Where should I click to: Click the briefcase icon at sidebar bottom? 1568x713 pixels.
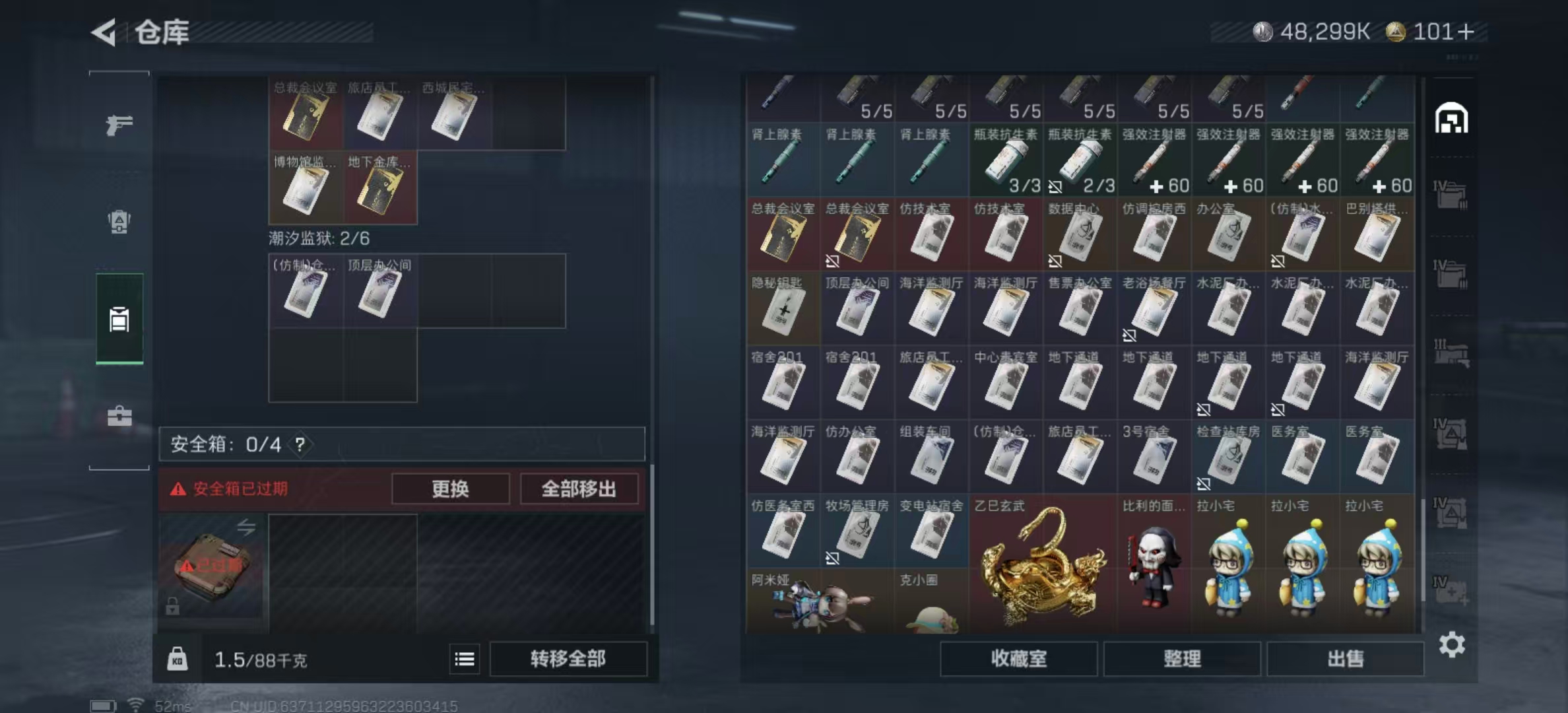coord(119,417)
